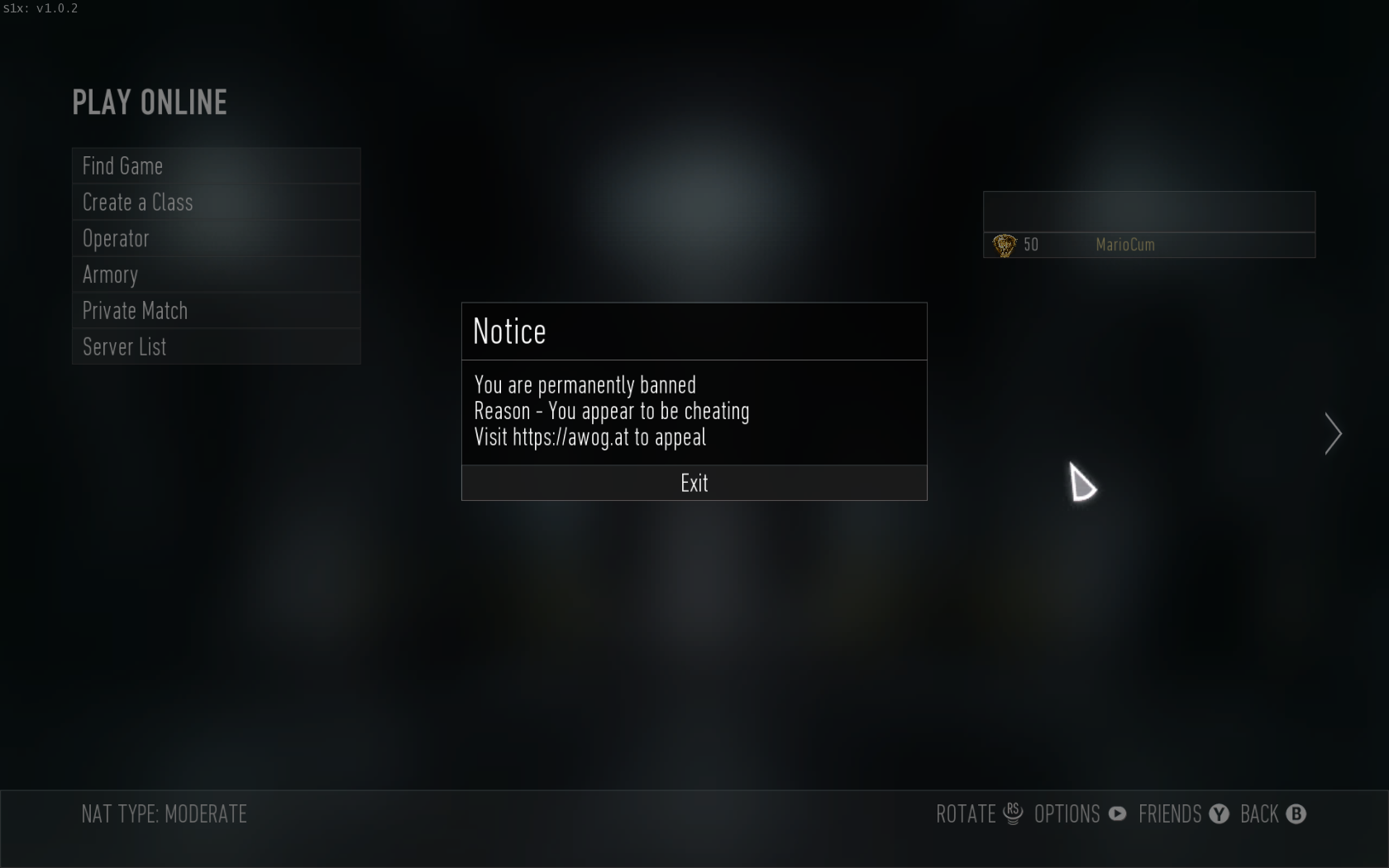Click Exit on the ban notice

pyautogui.click(x=693, y=483)
